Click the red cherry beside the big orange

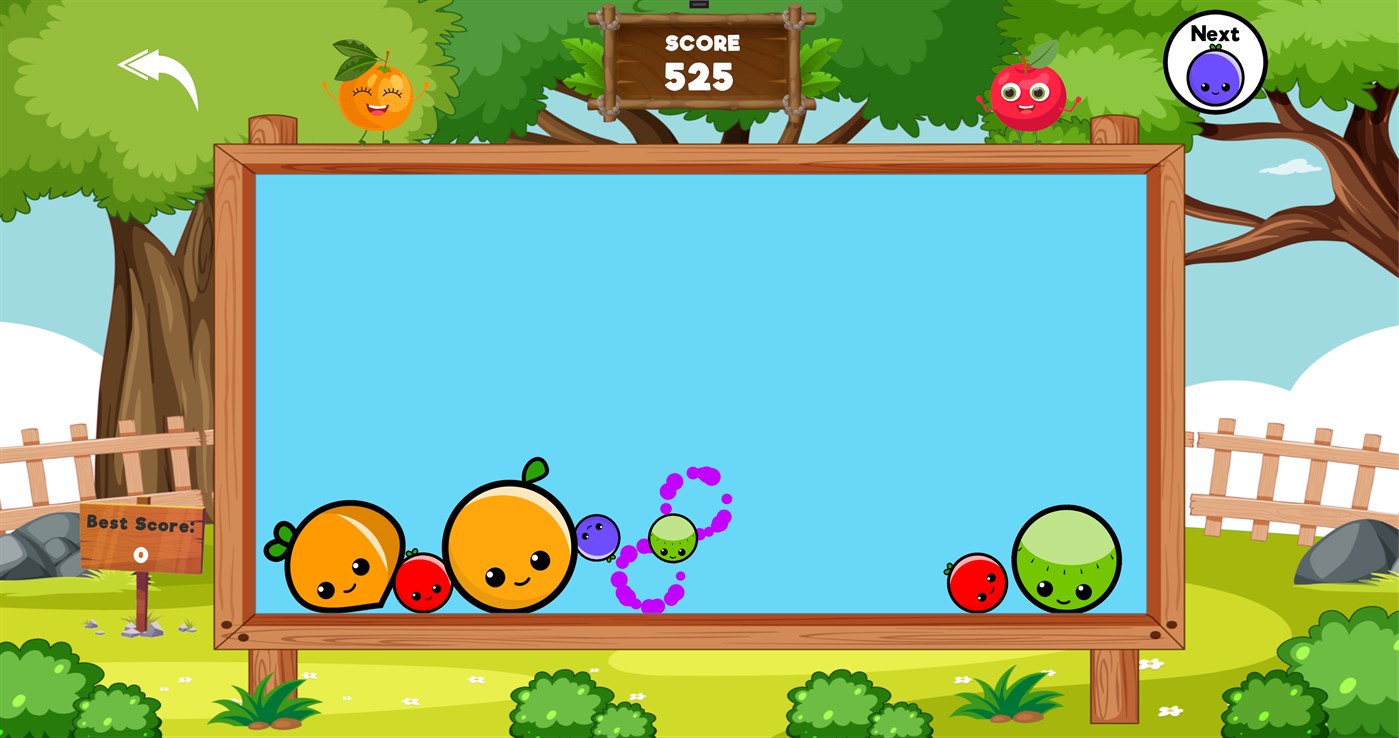[x=424, y=583]
